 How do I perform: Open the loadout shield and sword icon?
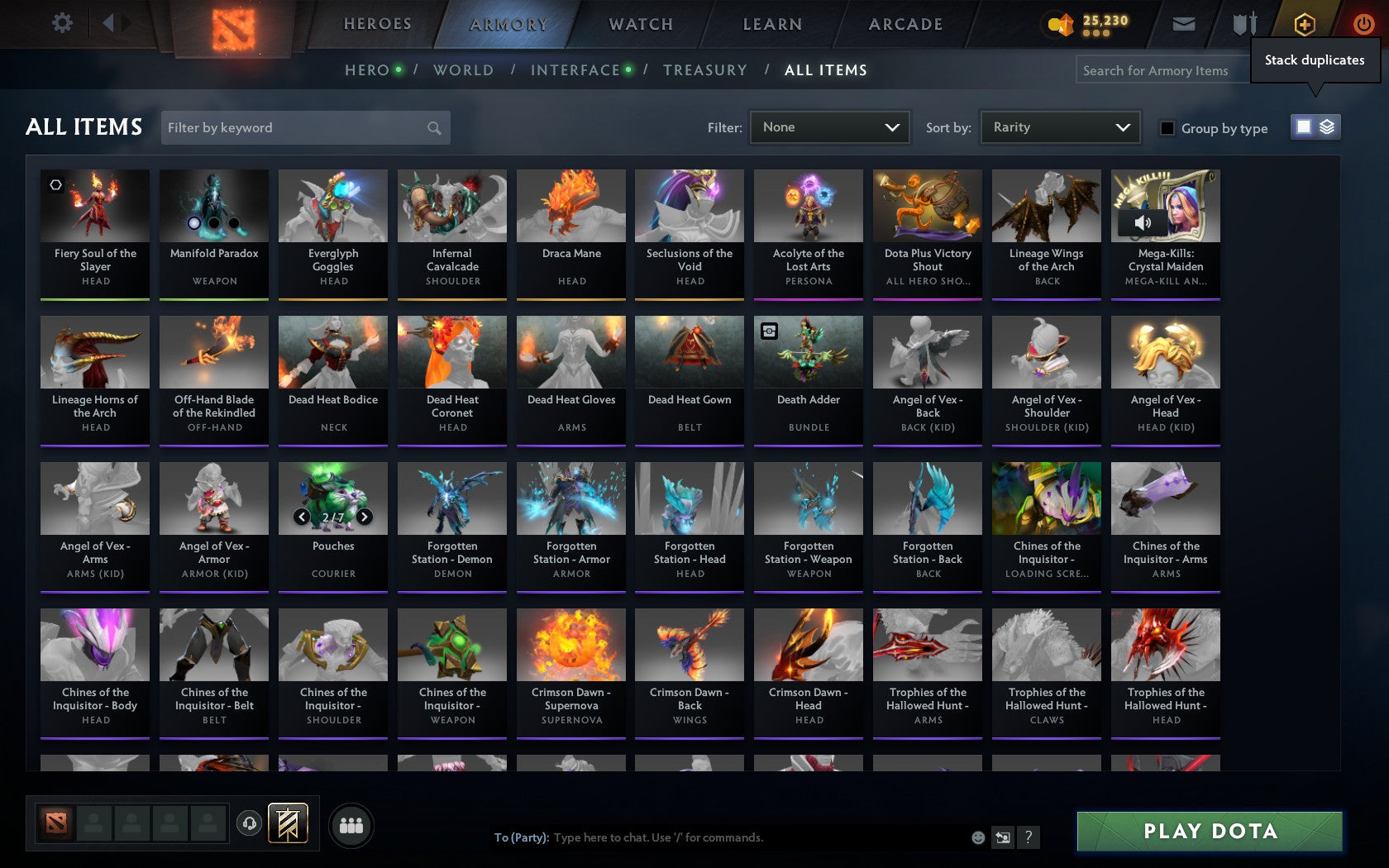pos(1243,25)
